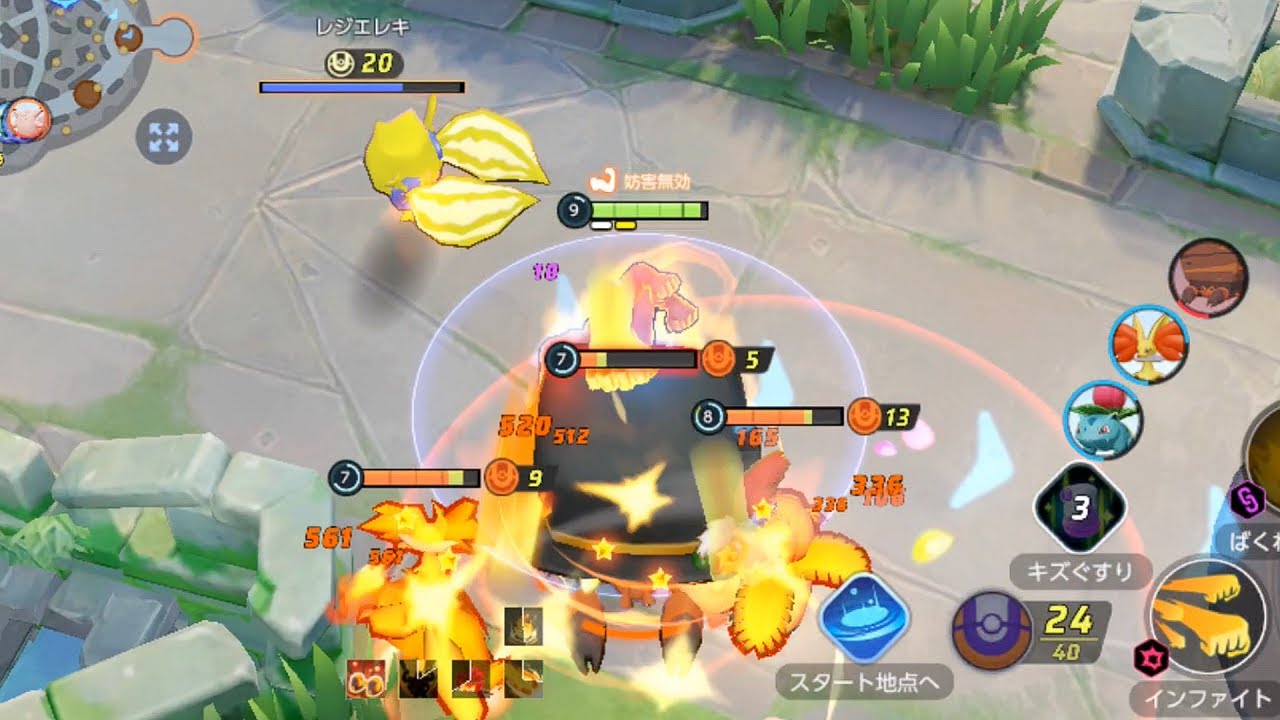Select the Ivysaur teammate portrait
Screen dimensions: 1280x720
tap(1102, 420)
